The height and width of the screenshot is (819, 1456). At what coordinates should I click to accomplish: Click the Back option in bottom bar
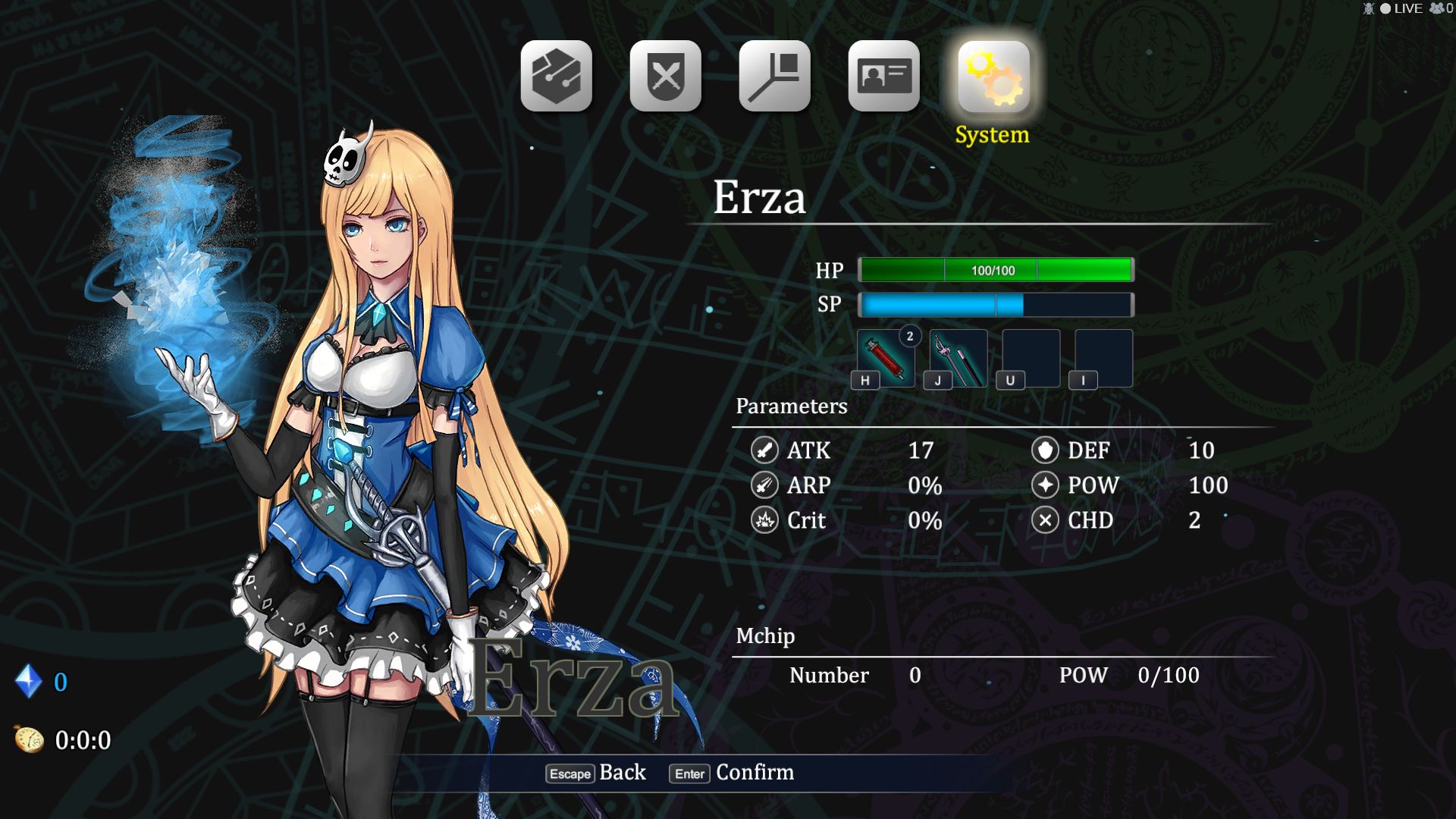[x=597, y=773]
